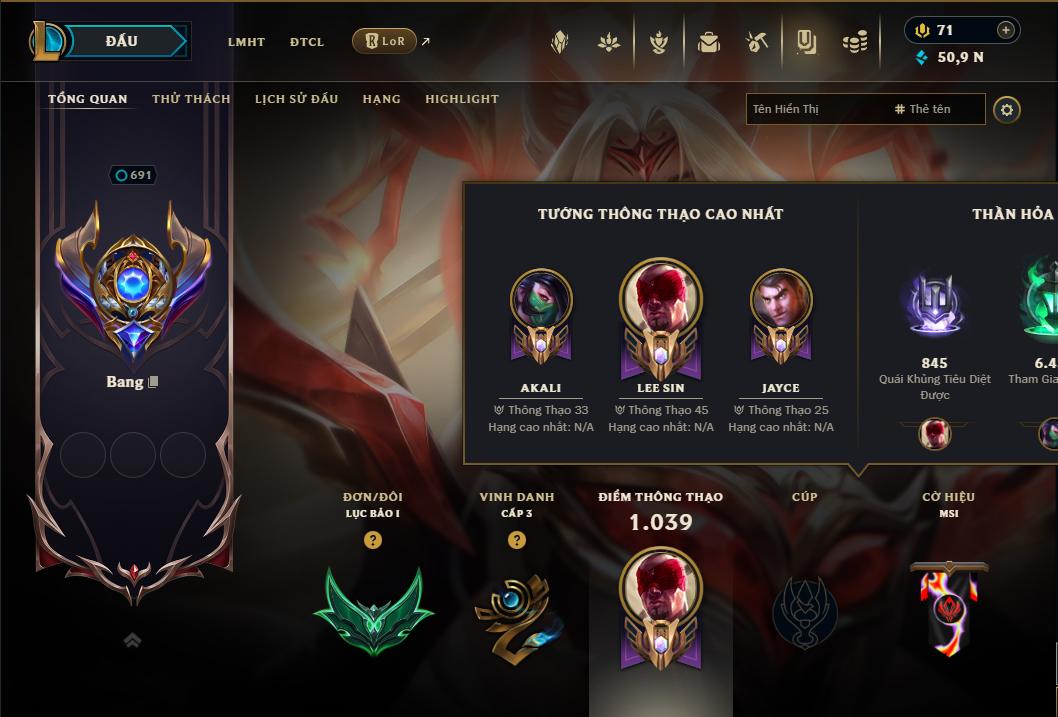Copy the summoner name next to Bang
Image resolution: width=1058 pixels, height=717 pixels.
(153, 382)
